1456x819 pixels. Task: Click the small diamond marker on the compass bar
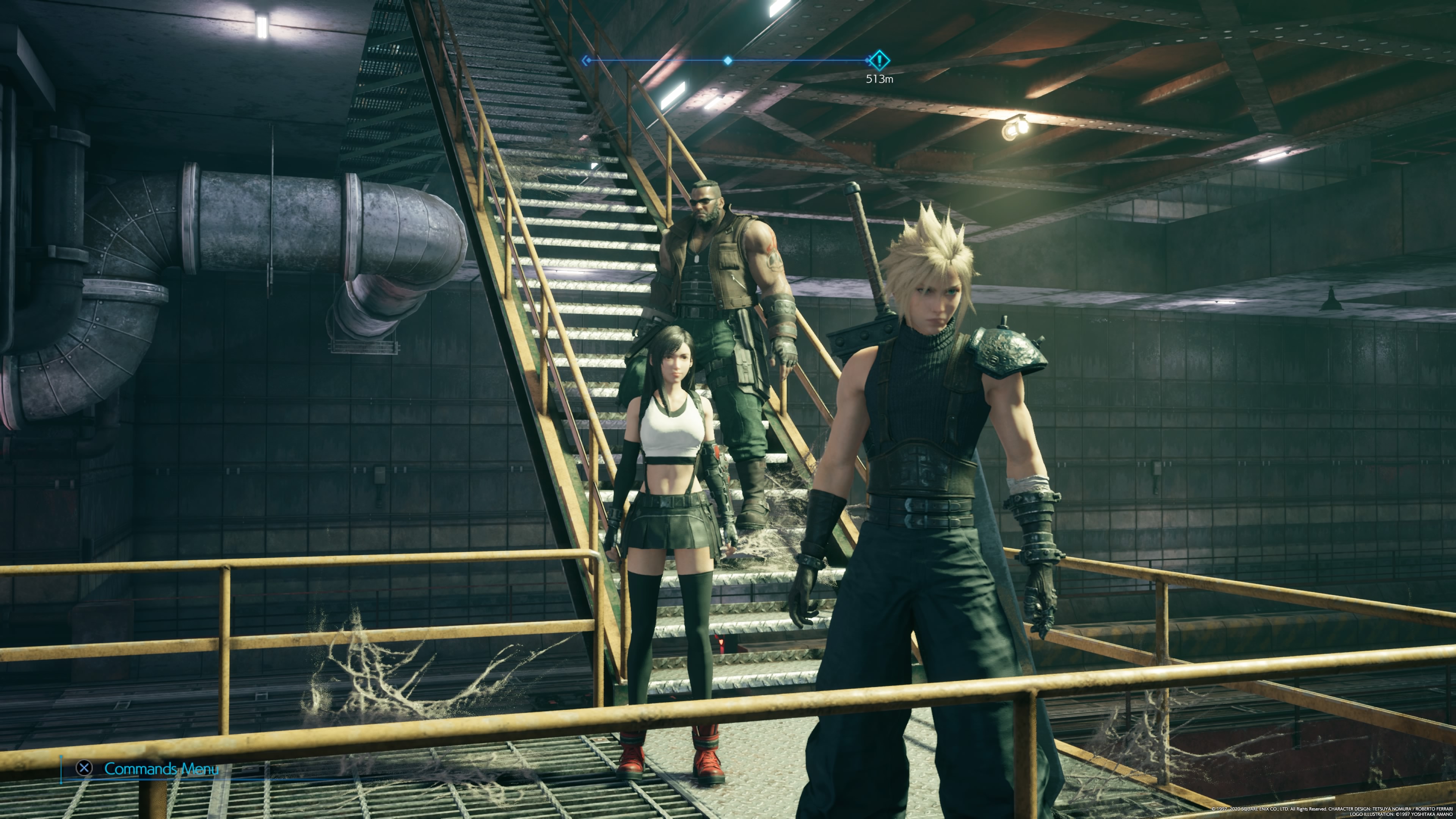[728, 61]
